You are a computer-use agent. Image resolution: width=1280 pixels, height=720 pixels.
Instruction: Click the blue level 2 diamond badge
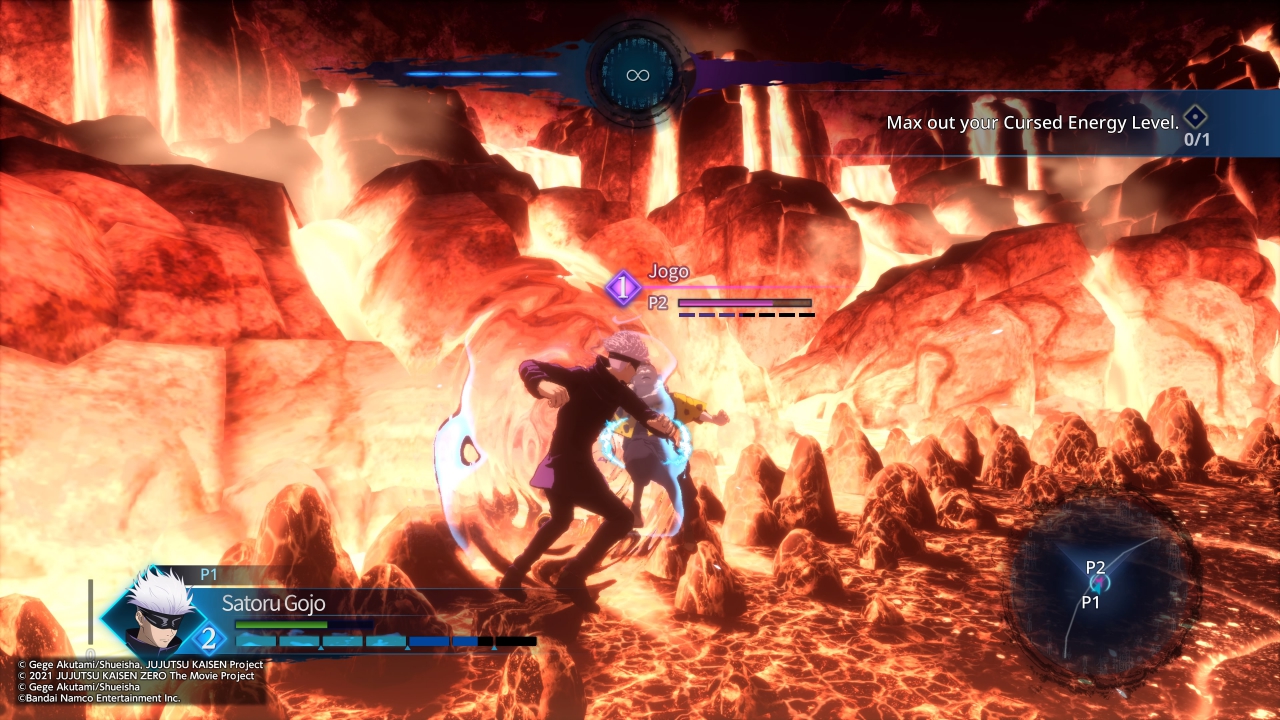(x=208, y=637)
